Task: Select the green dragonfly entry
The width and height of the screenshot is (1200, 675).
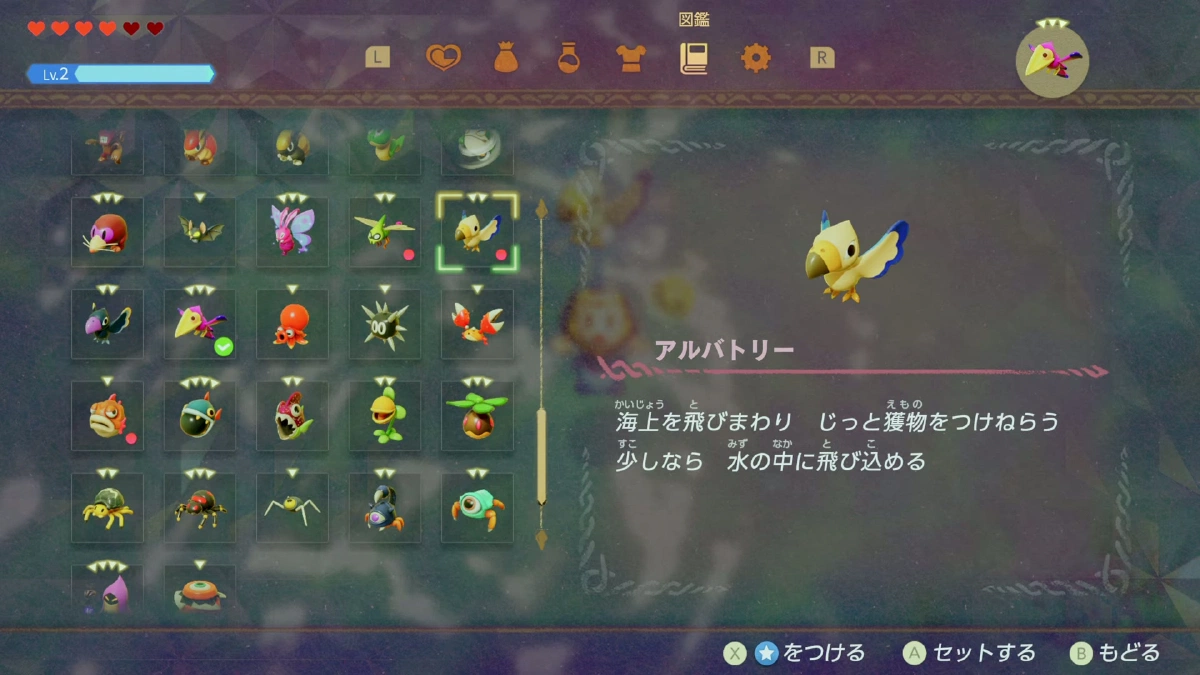Action: coord(385,232)
